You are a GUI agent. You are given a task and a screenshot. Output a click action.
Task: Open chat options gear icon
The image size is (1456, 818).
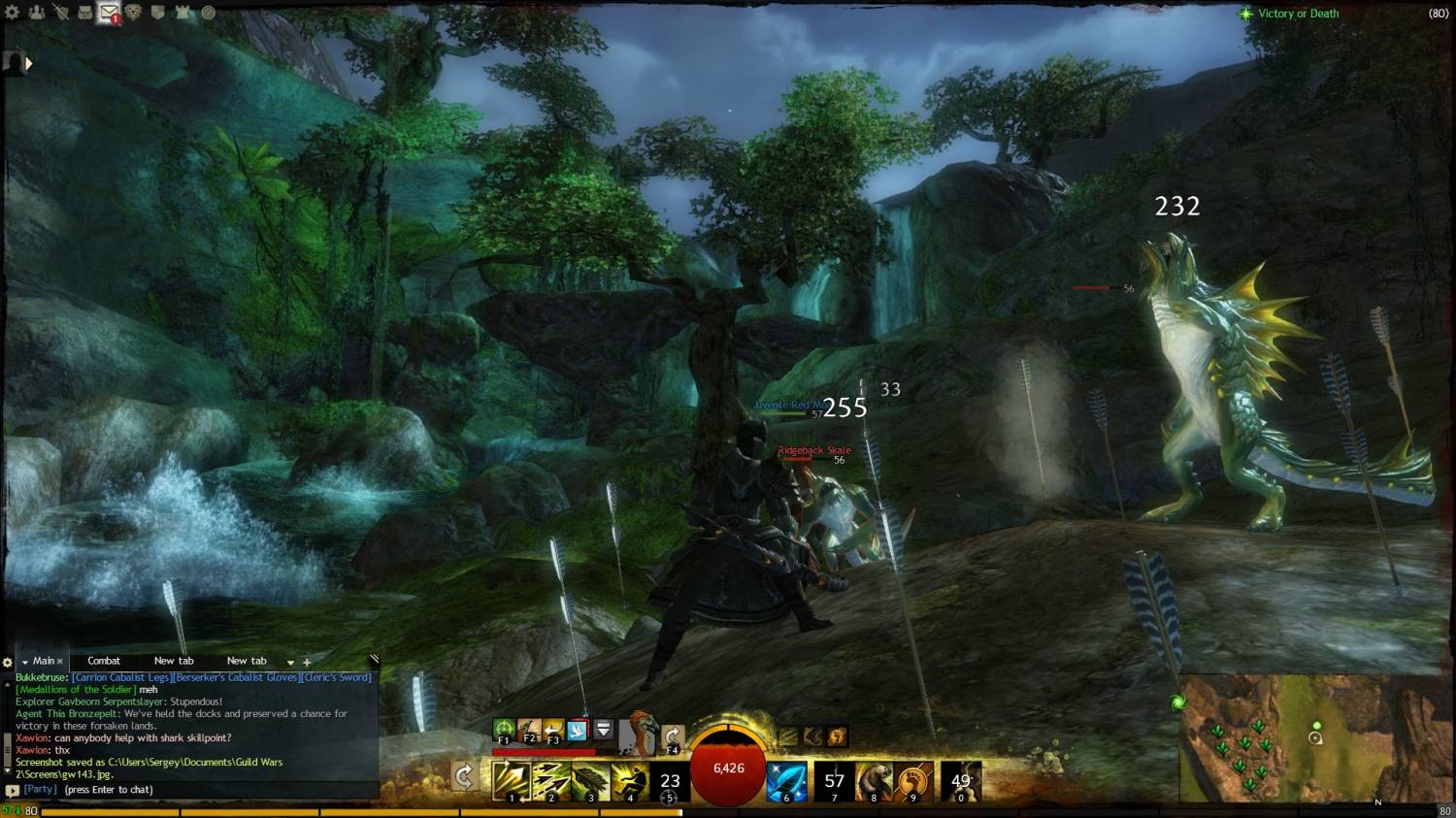coord(8,663)
